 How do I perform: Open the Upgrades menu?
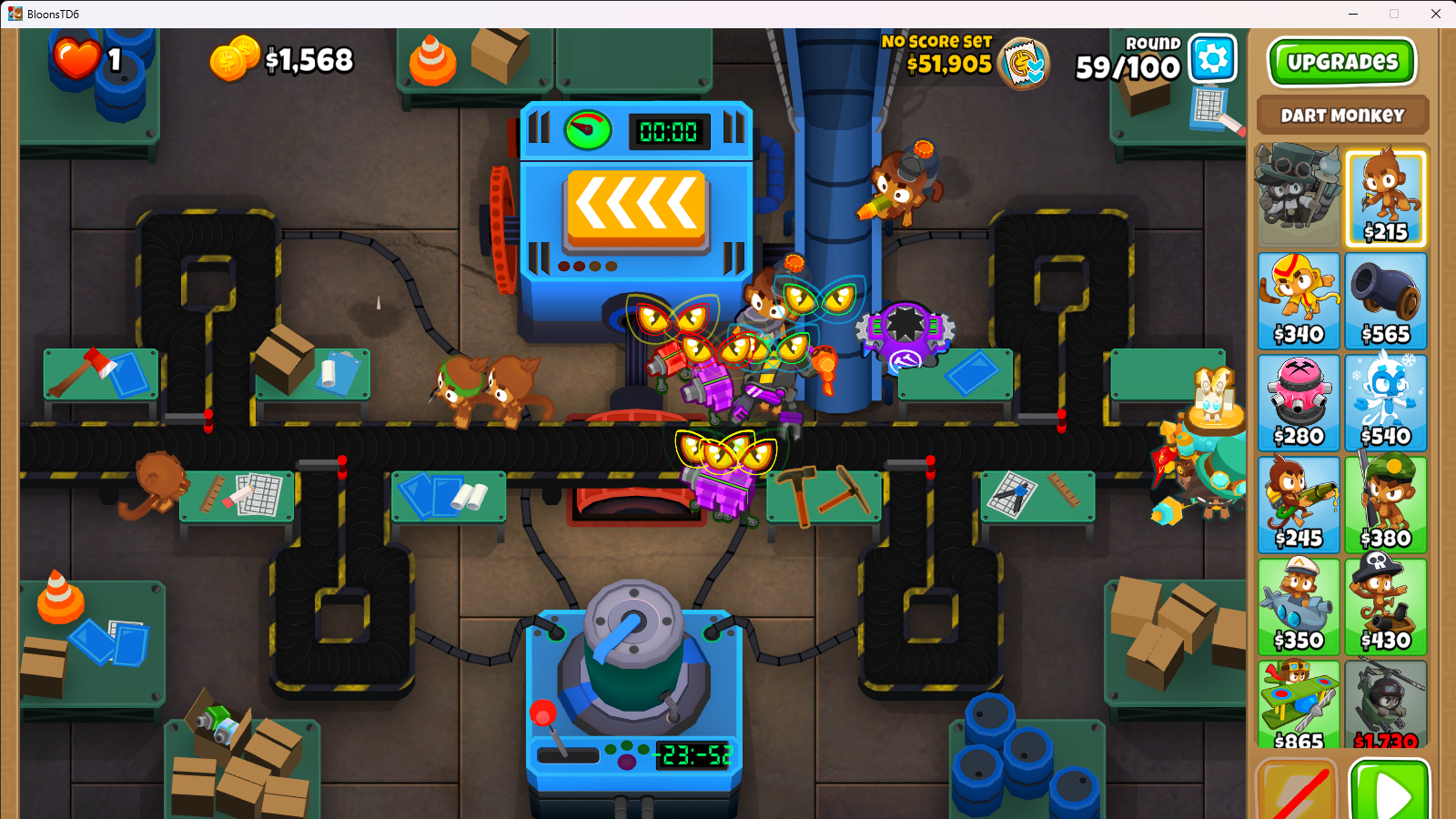tap(1341, 62)
